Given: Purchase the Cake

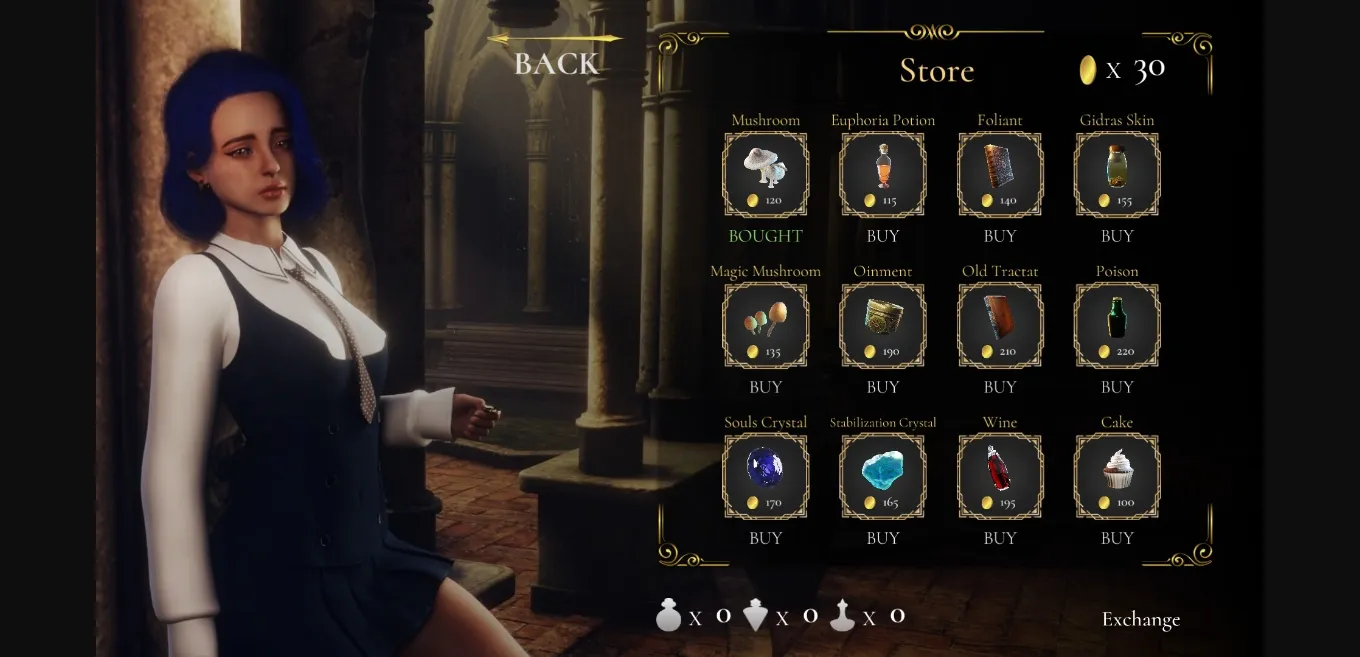Looking at the screenshot, I should tap(1117, 538).
